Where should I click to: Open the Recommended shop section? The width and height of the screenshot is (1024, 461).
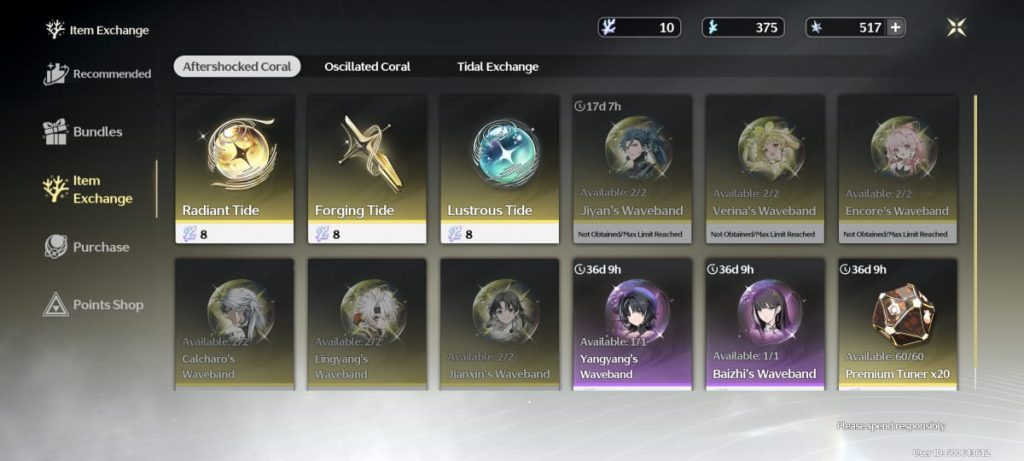click(98, 74)
